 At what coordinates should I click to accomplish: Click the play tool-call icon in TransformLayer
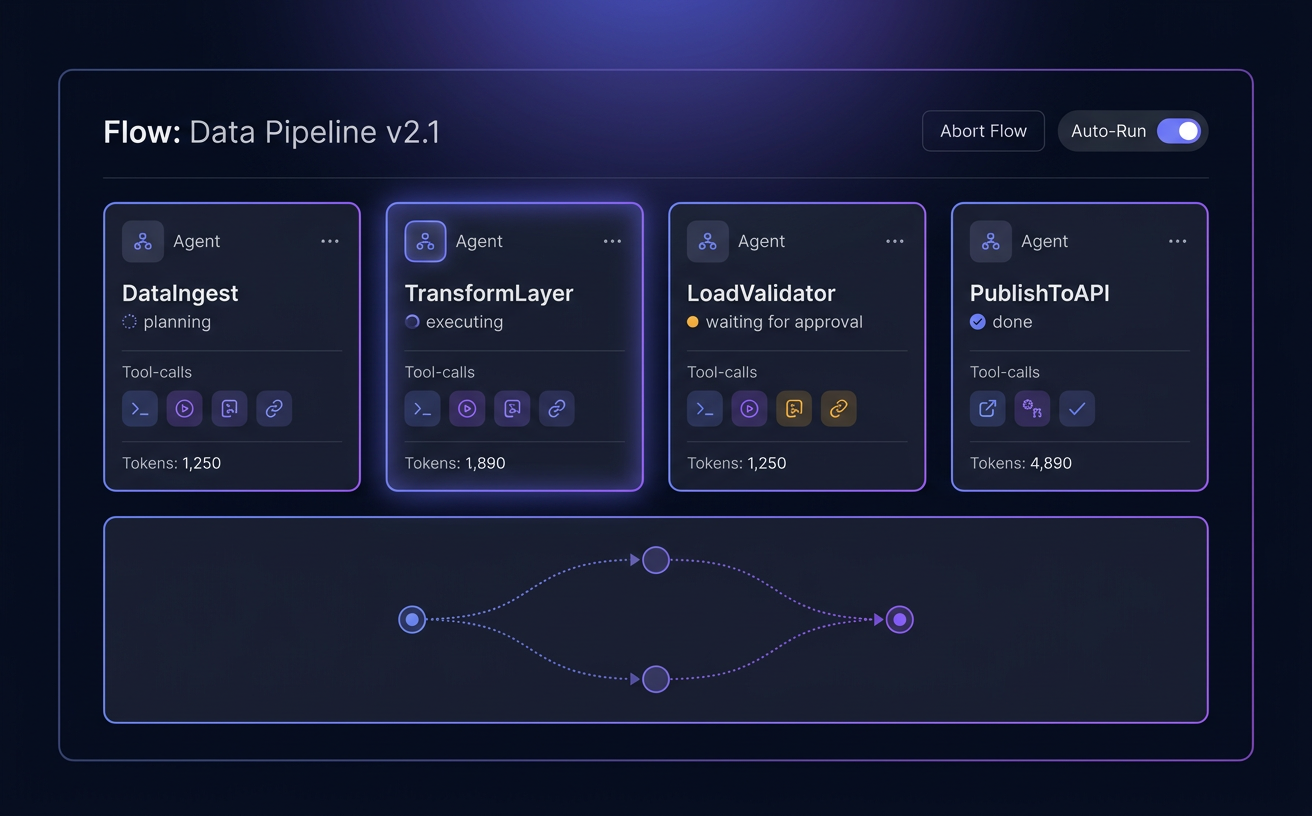click(467, 408)
